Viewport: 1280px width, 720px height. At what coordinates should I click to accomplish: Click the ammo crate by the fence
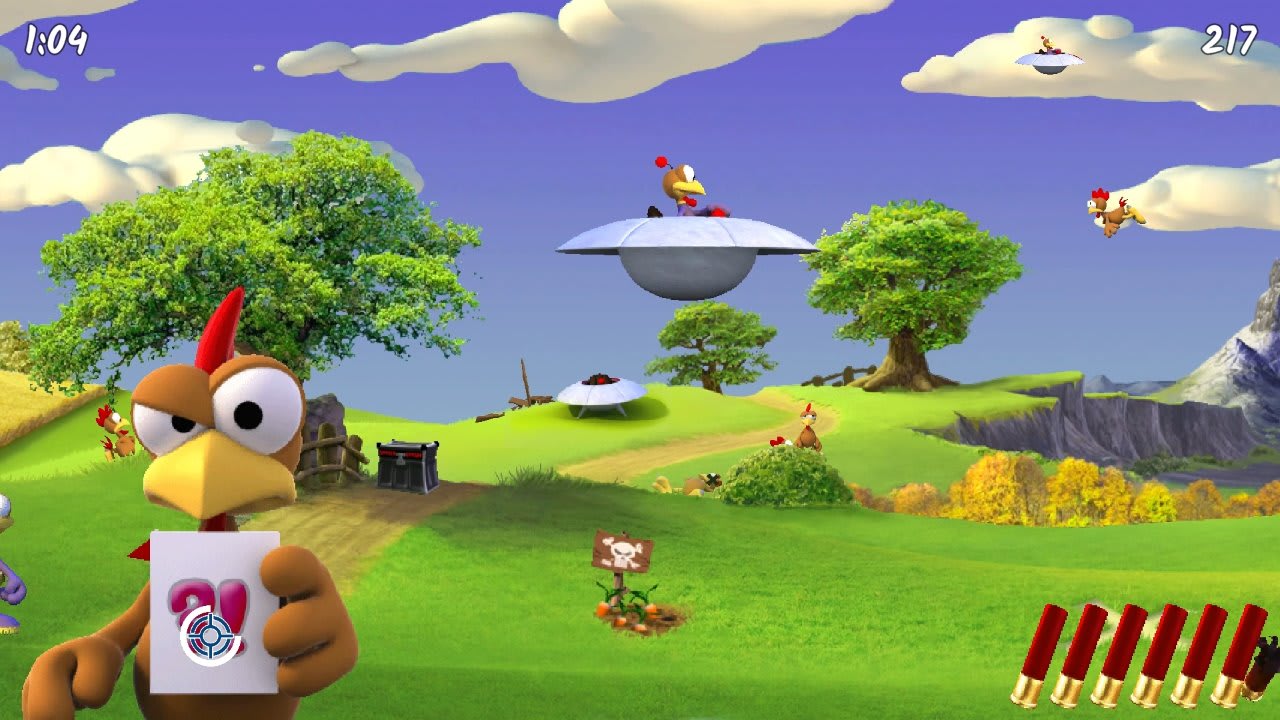click(407, 467)
